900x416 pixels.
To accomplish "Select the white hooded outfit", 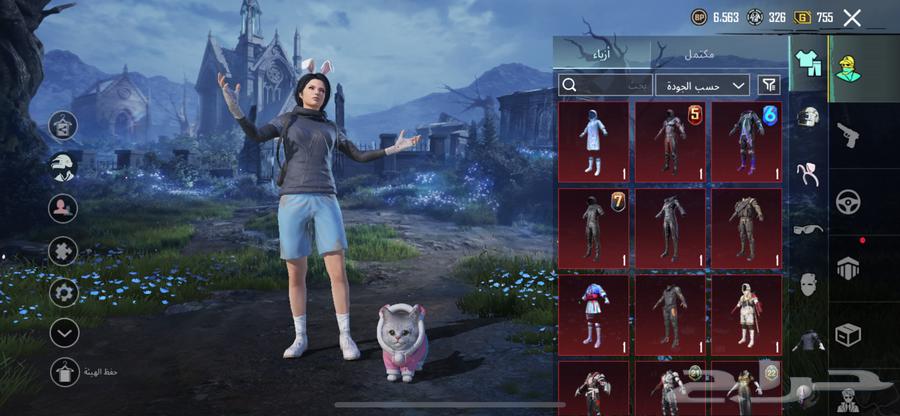I will [x=593, y=141].
